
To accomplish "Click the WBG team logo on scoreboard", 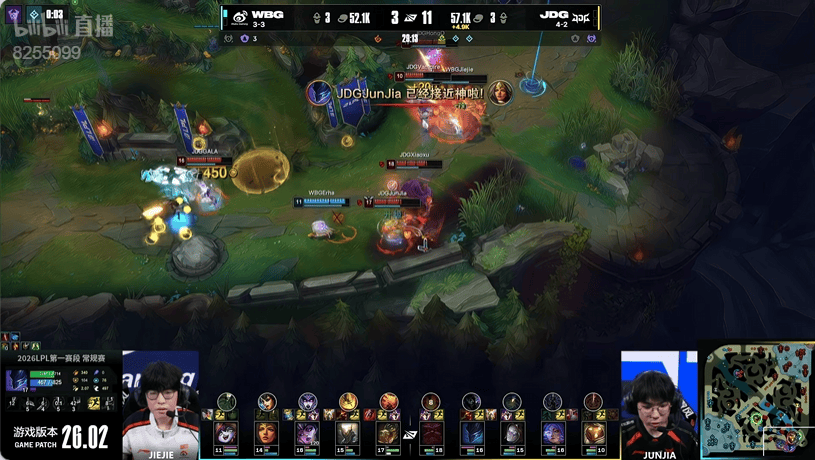I will click(x=240, y=17).
